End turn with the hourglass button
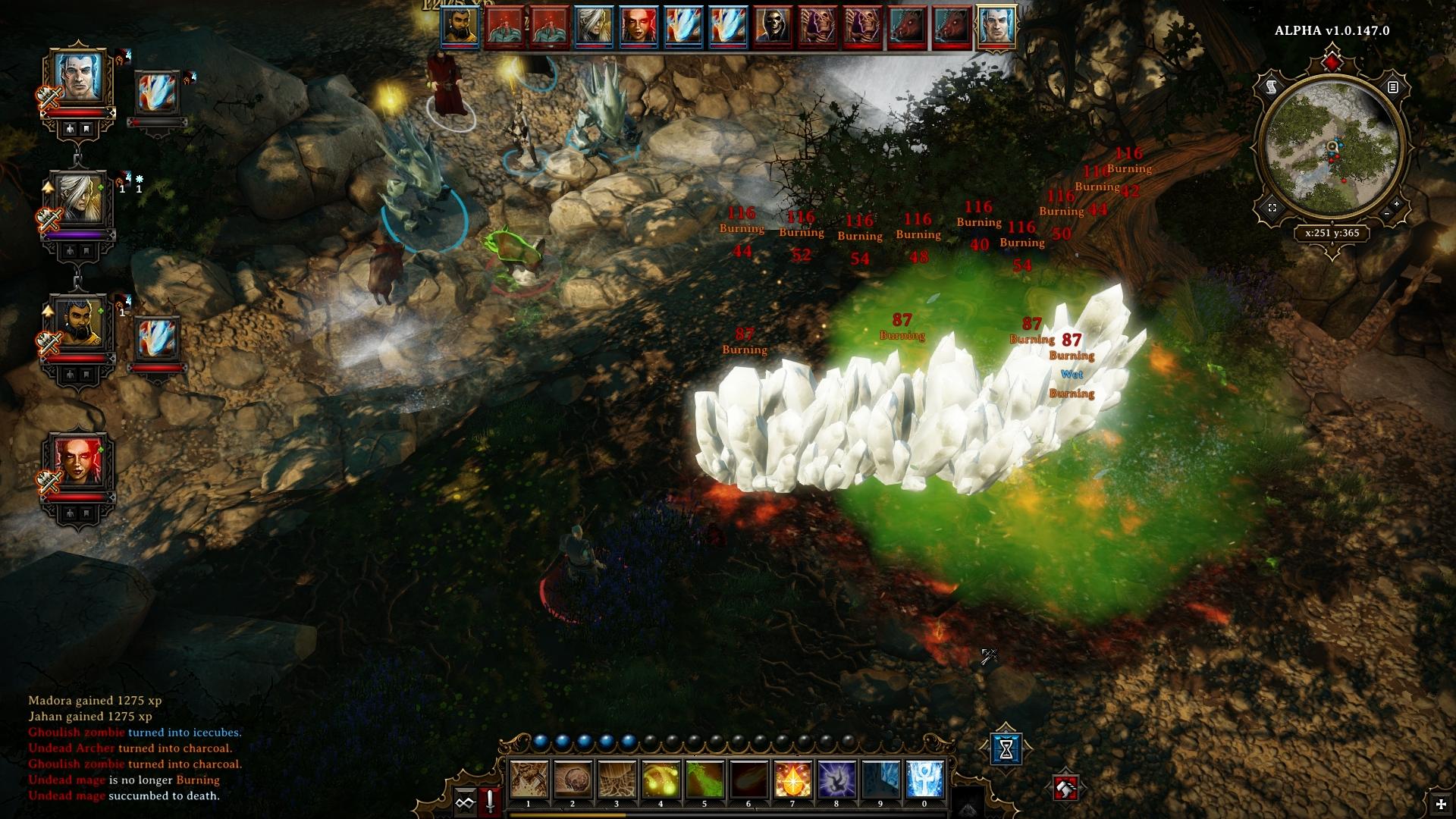Image resolution: width=1456 pixels, height=819 pixels. tap(1006, 749)
